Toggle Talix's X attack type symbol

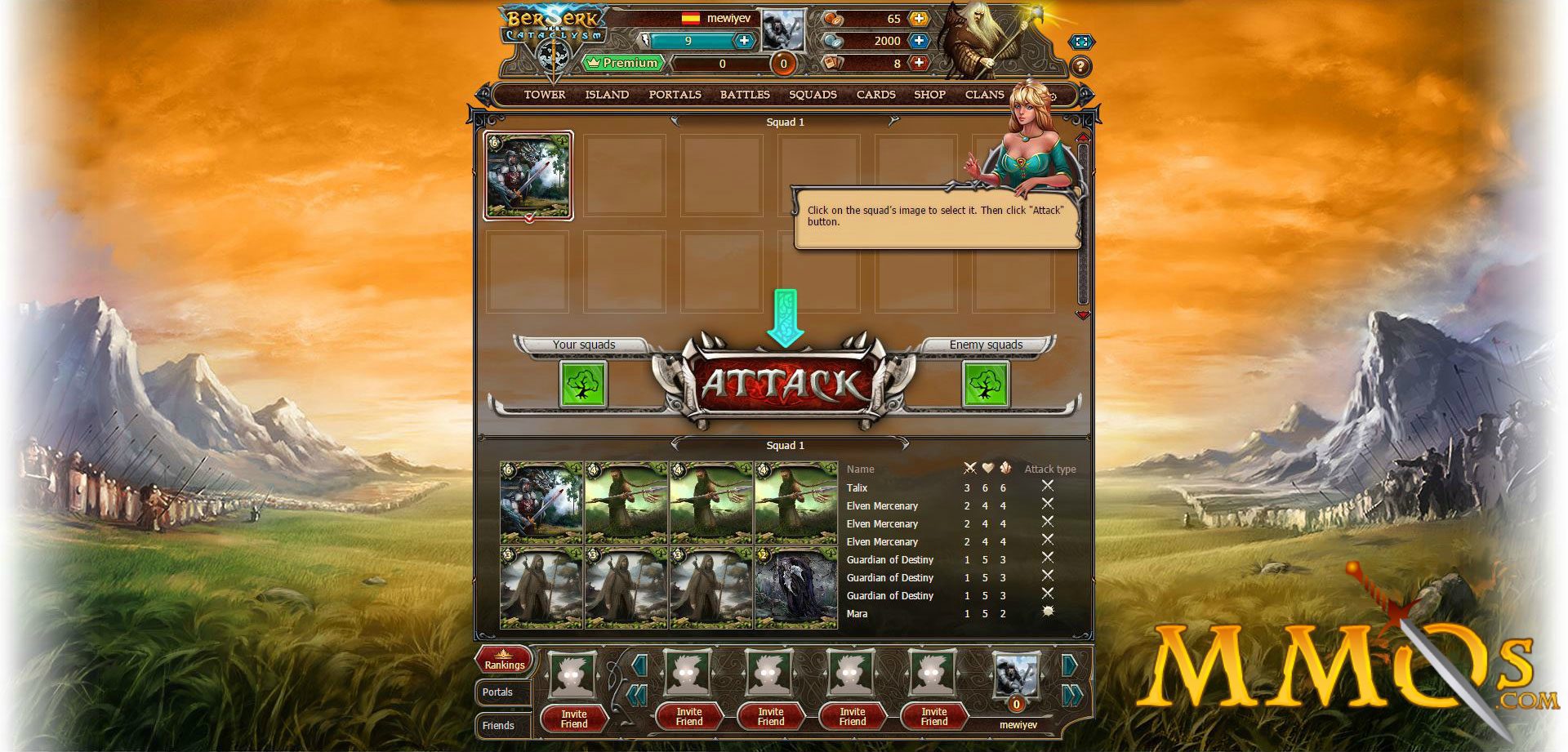tap(1049, 485)
